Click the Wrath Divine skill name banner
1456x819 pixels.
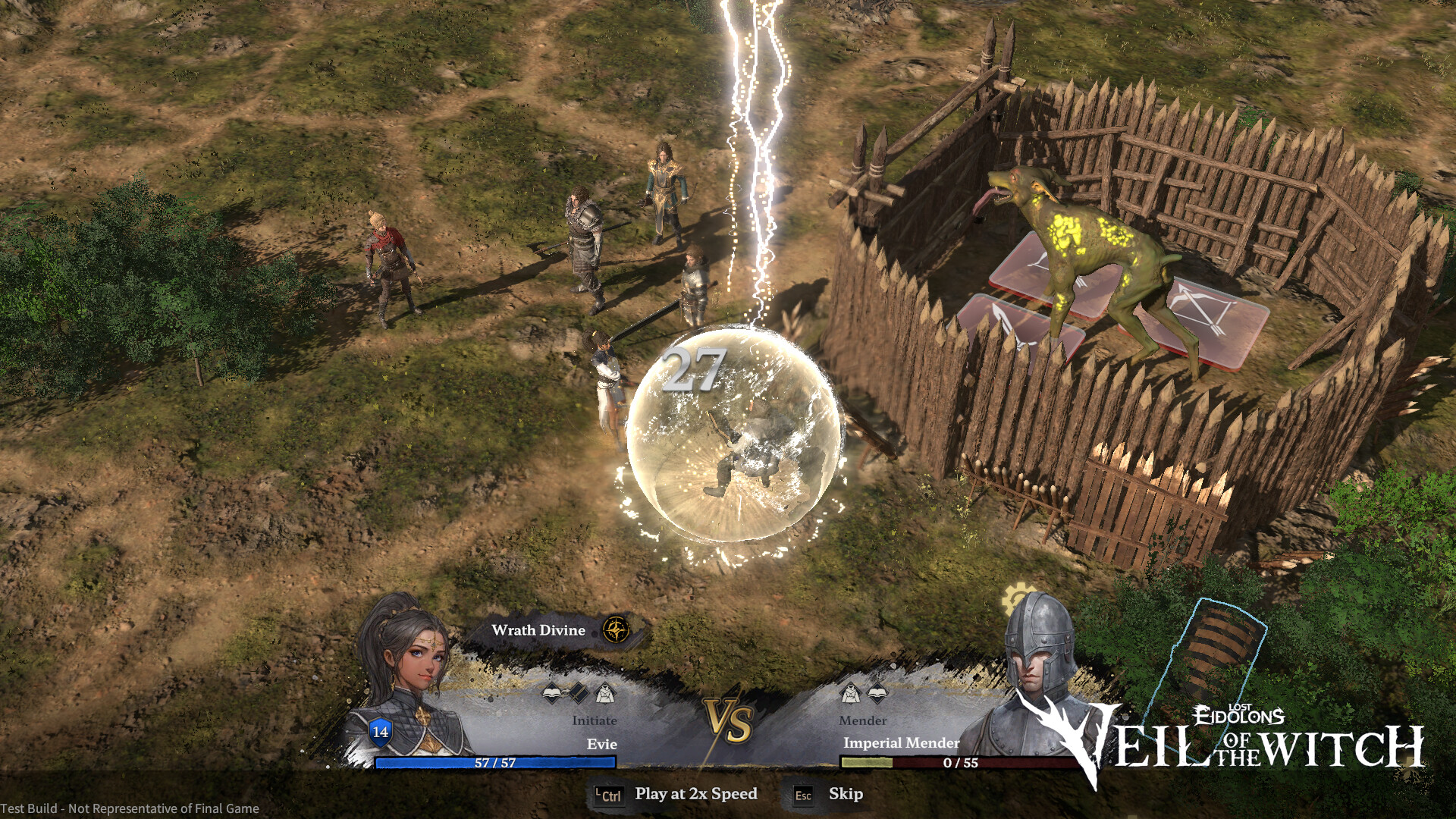click(x=538, y=629)
